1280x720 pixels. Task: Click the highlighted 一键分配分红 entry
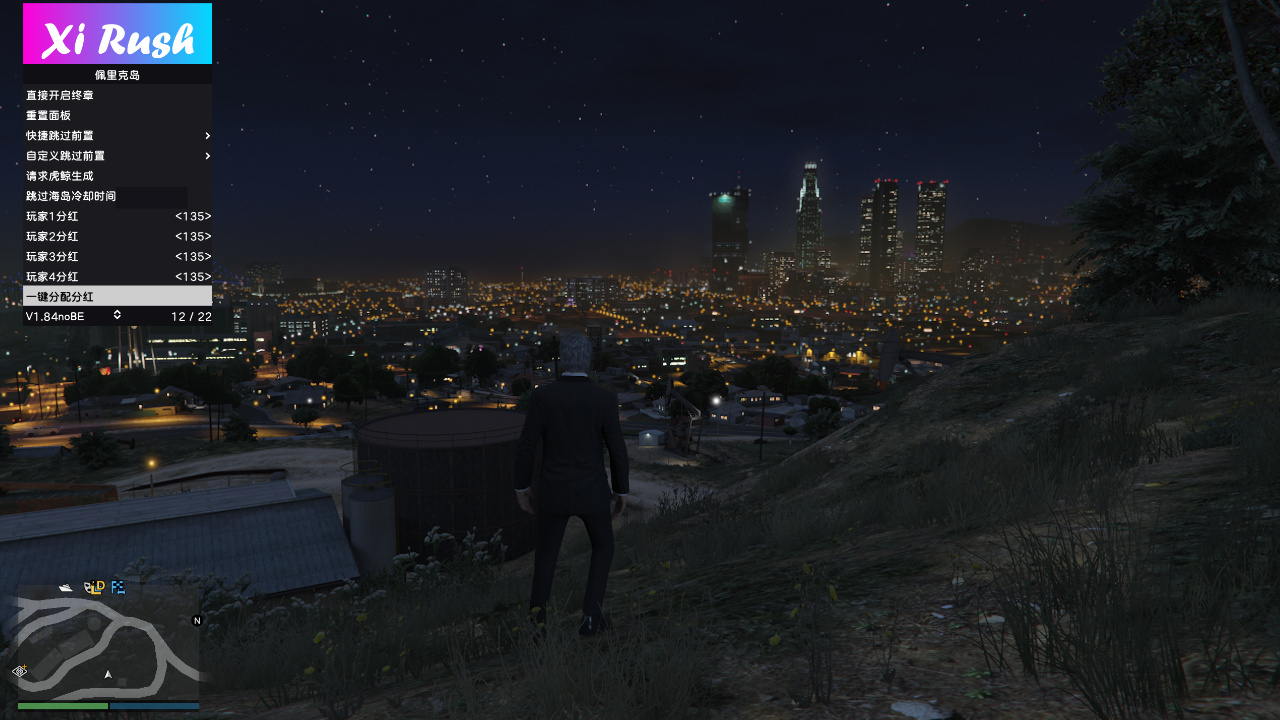click(x=117, y=296)
